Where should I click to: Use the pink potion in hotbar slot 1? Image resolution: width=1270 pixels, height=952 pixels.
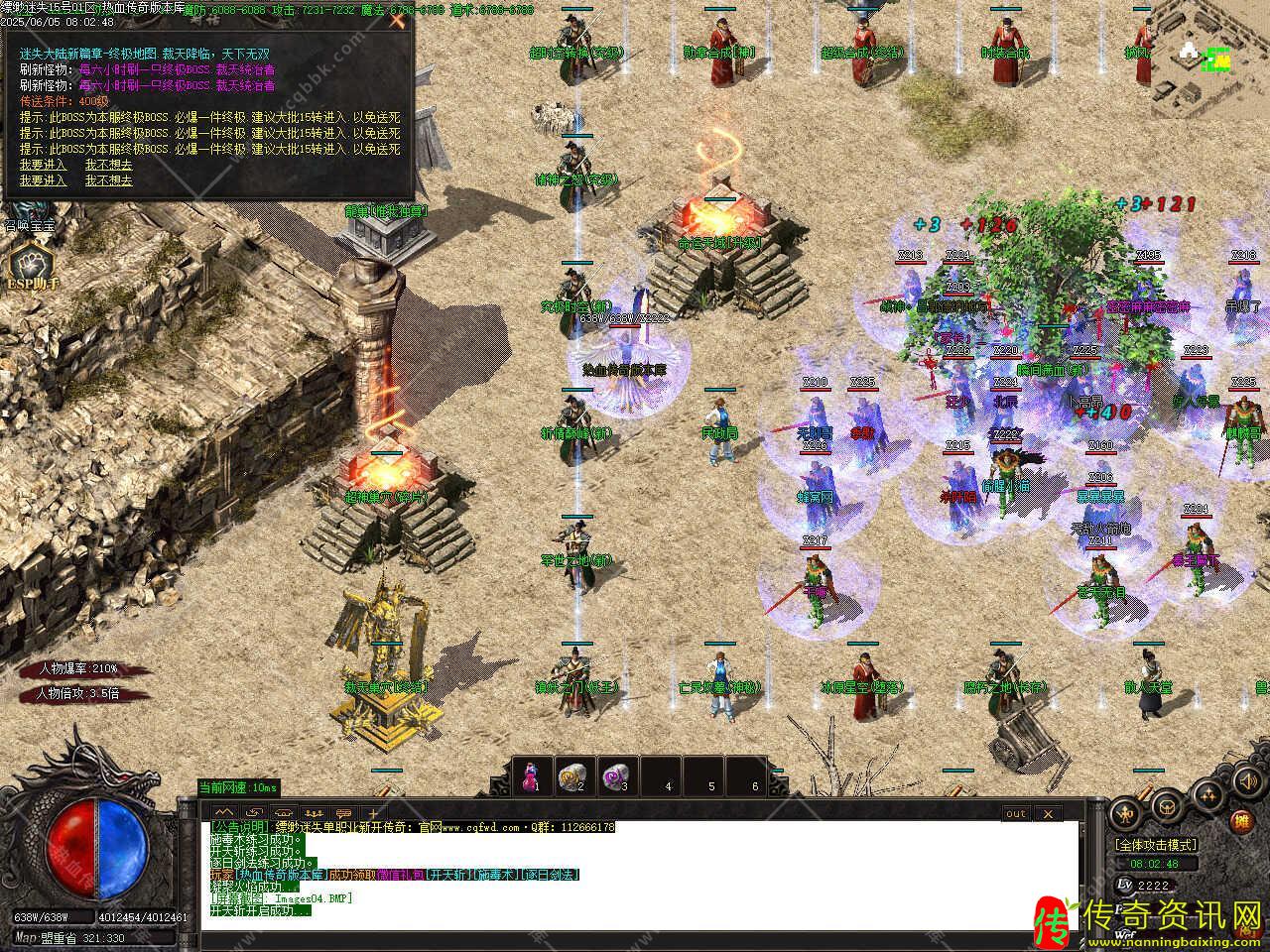pyautogui.click(x=532, y=775)
